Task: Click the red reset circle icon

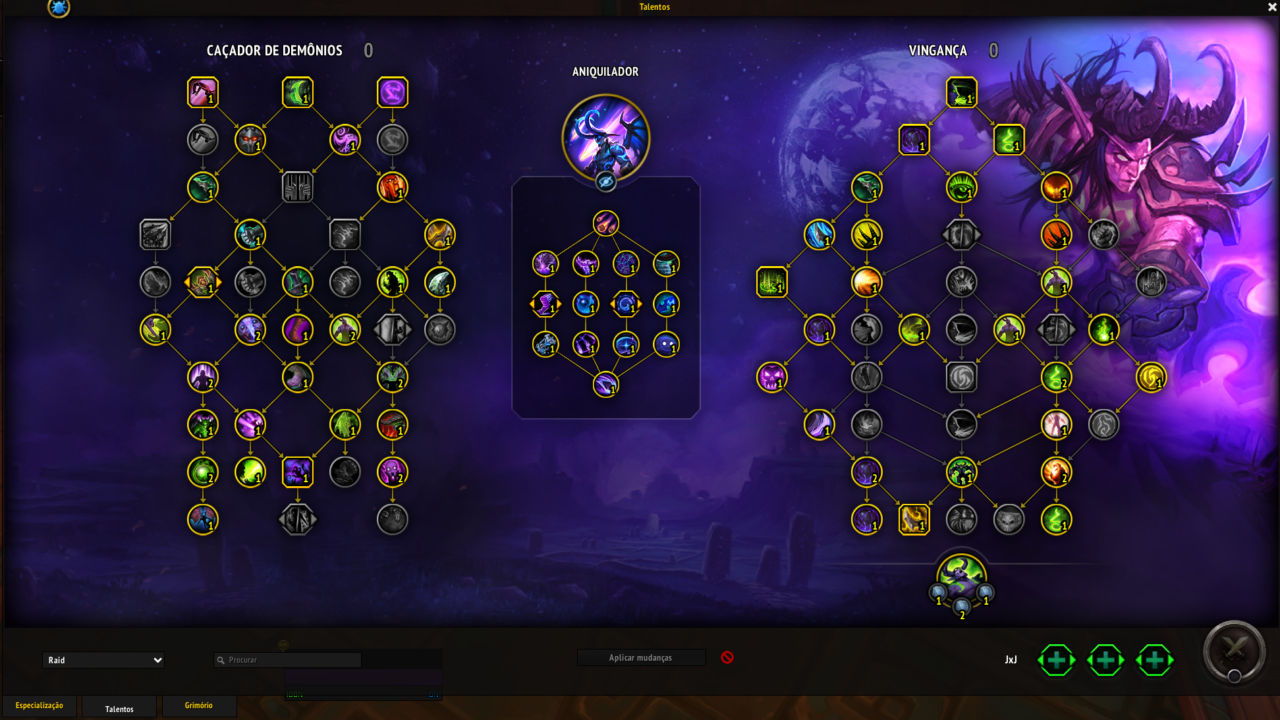Action: [x=727, y=658]
